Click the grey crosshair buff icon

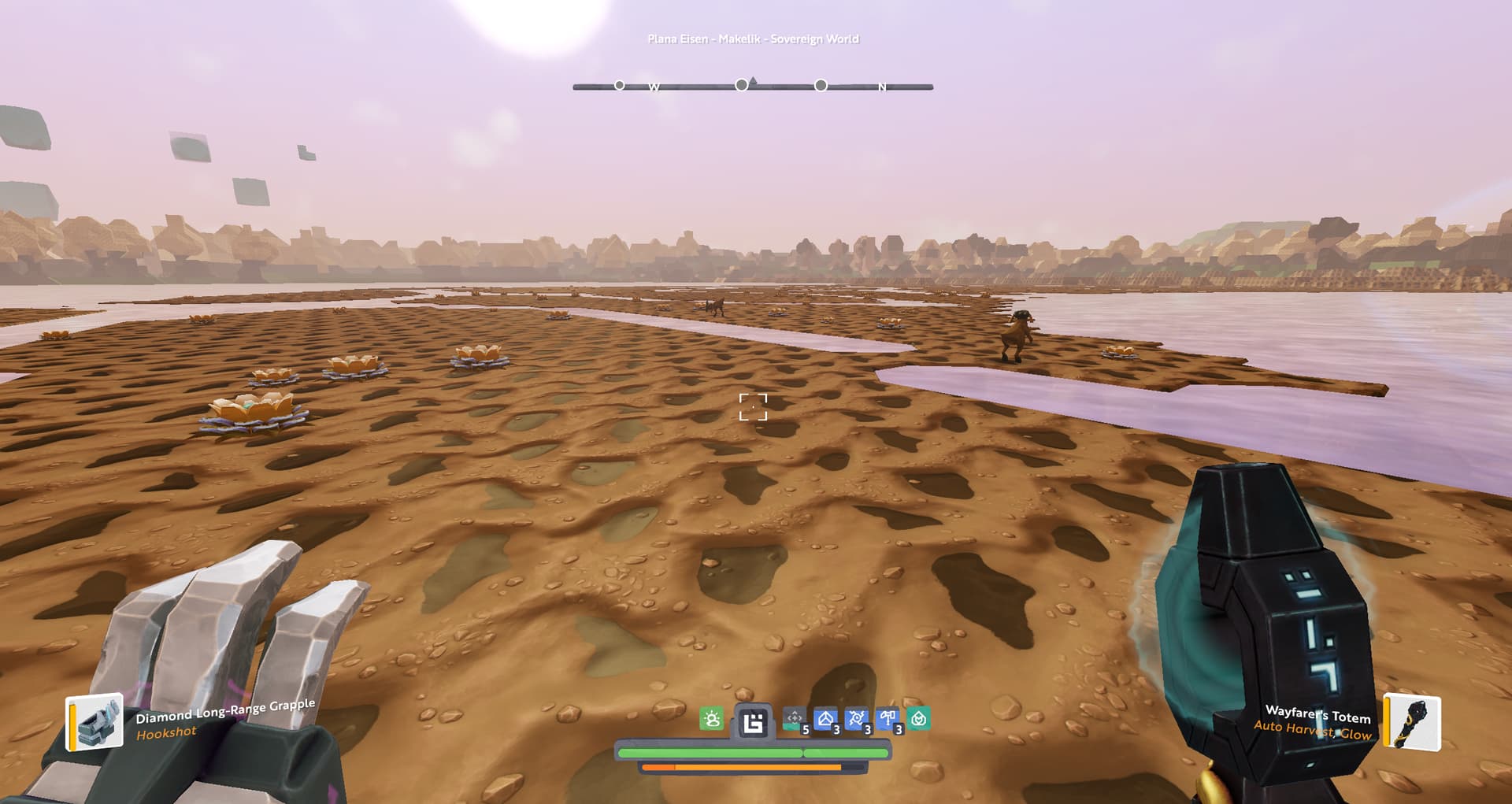tap(794, 719)
